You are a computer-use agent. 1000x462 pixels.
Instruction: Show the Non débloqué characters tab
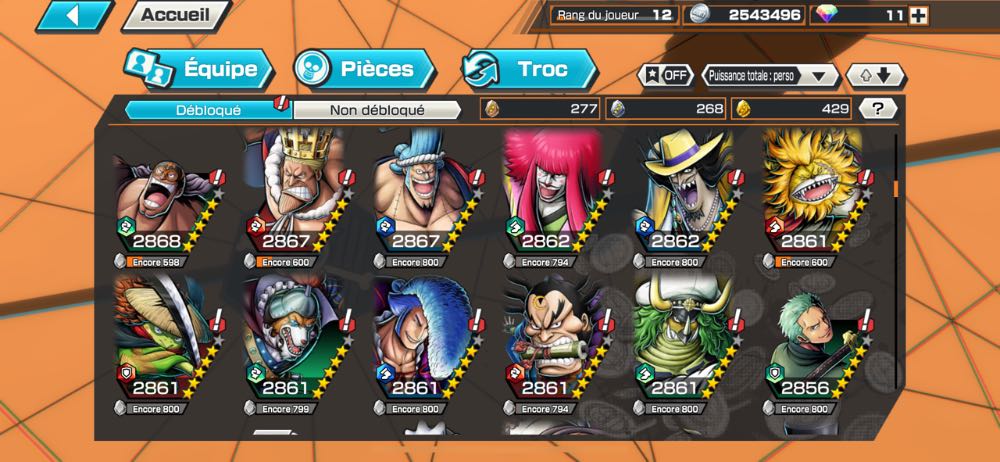377,109
